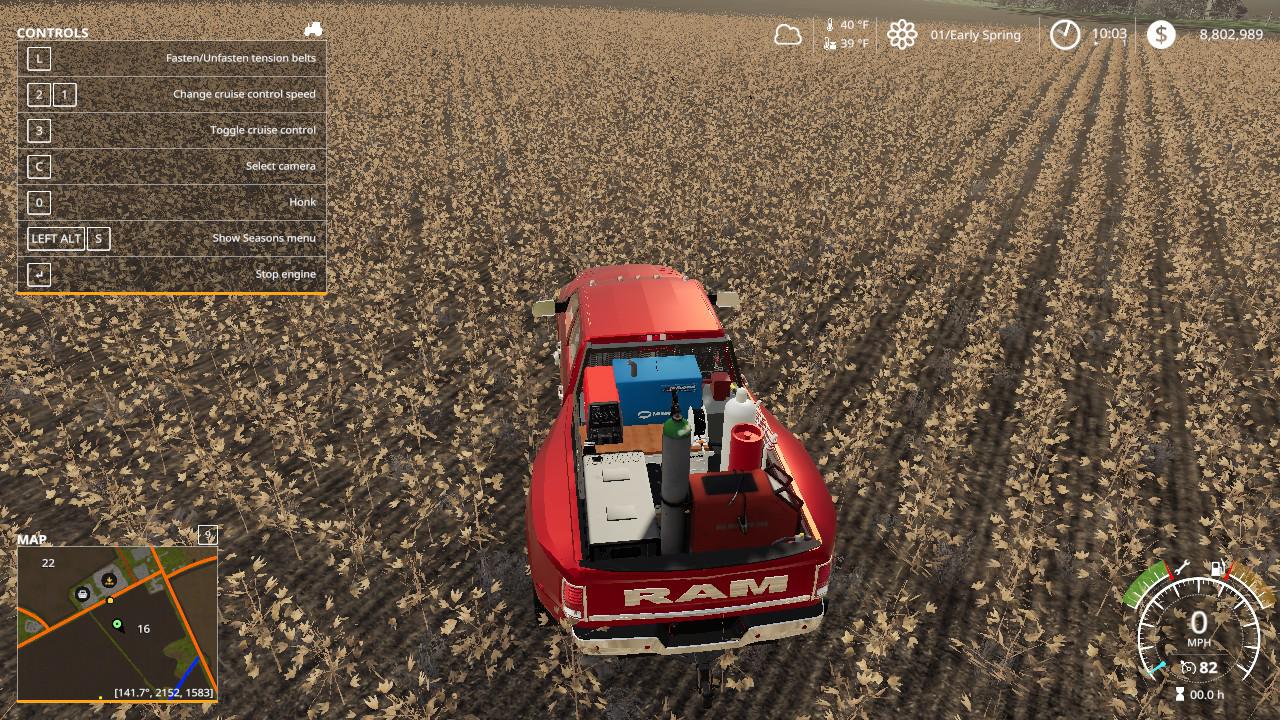Select the green player marker on the minimap

117,624
